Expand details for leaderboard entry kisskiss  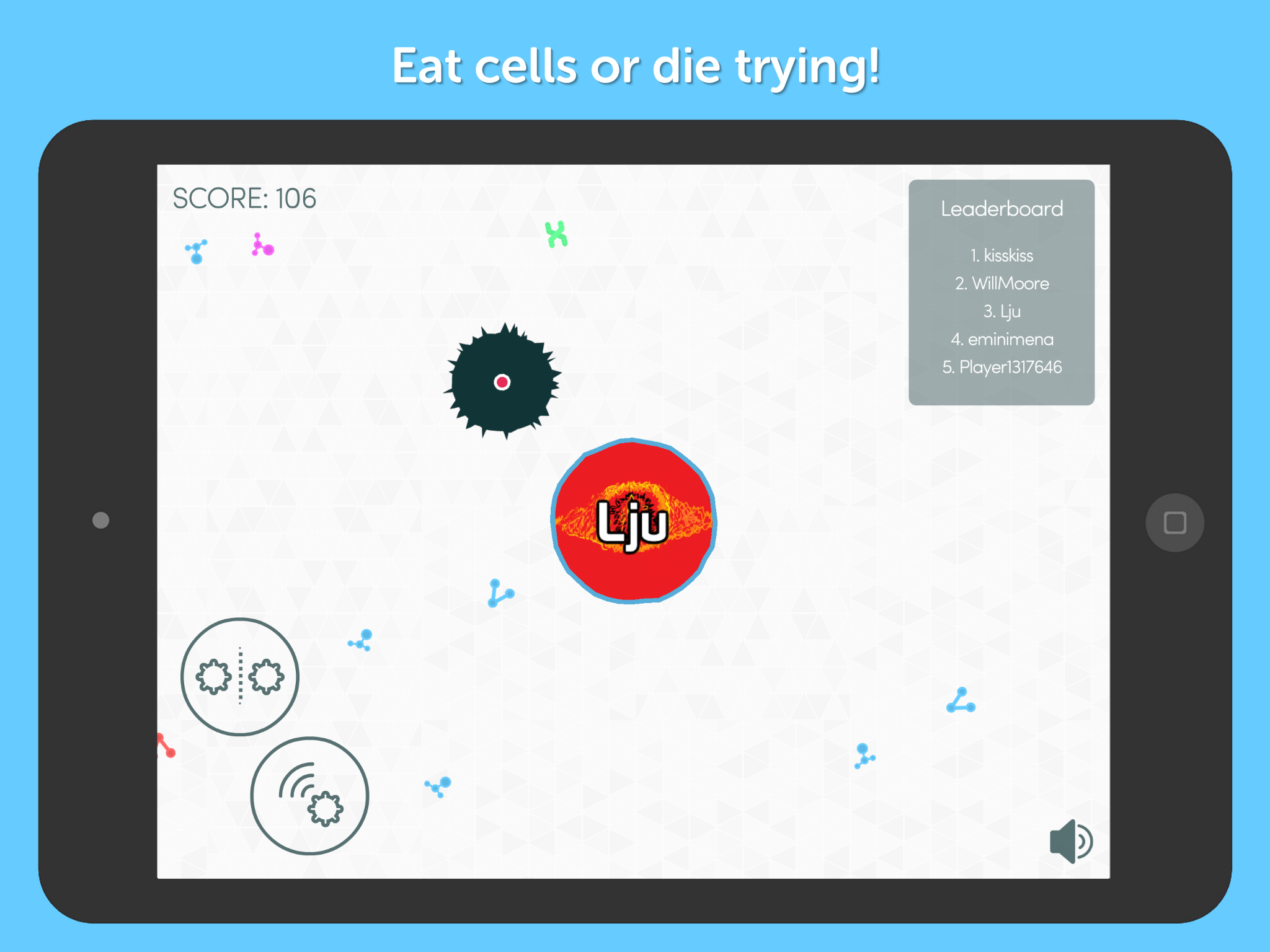(1001, 255)
